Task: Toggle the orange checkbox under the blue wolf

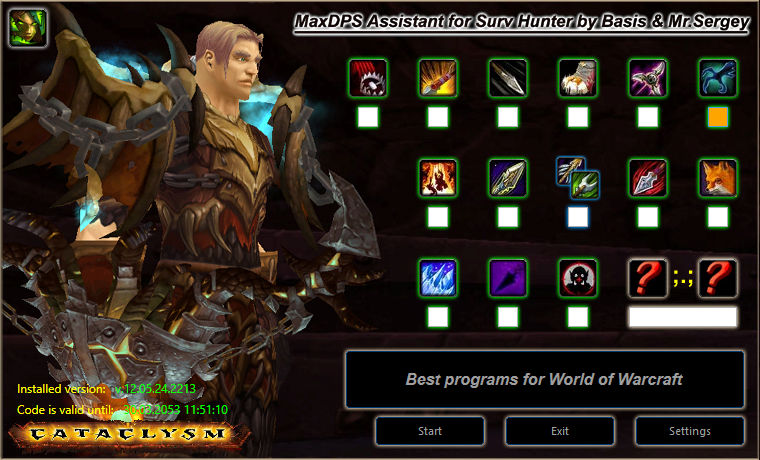Action: point(718,117)
